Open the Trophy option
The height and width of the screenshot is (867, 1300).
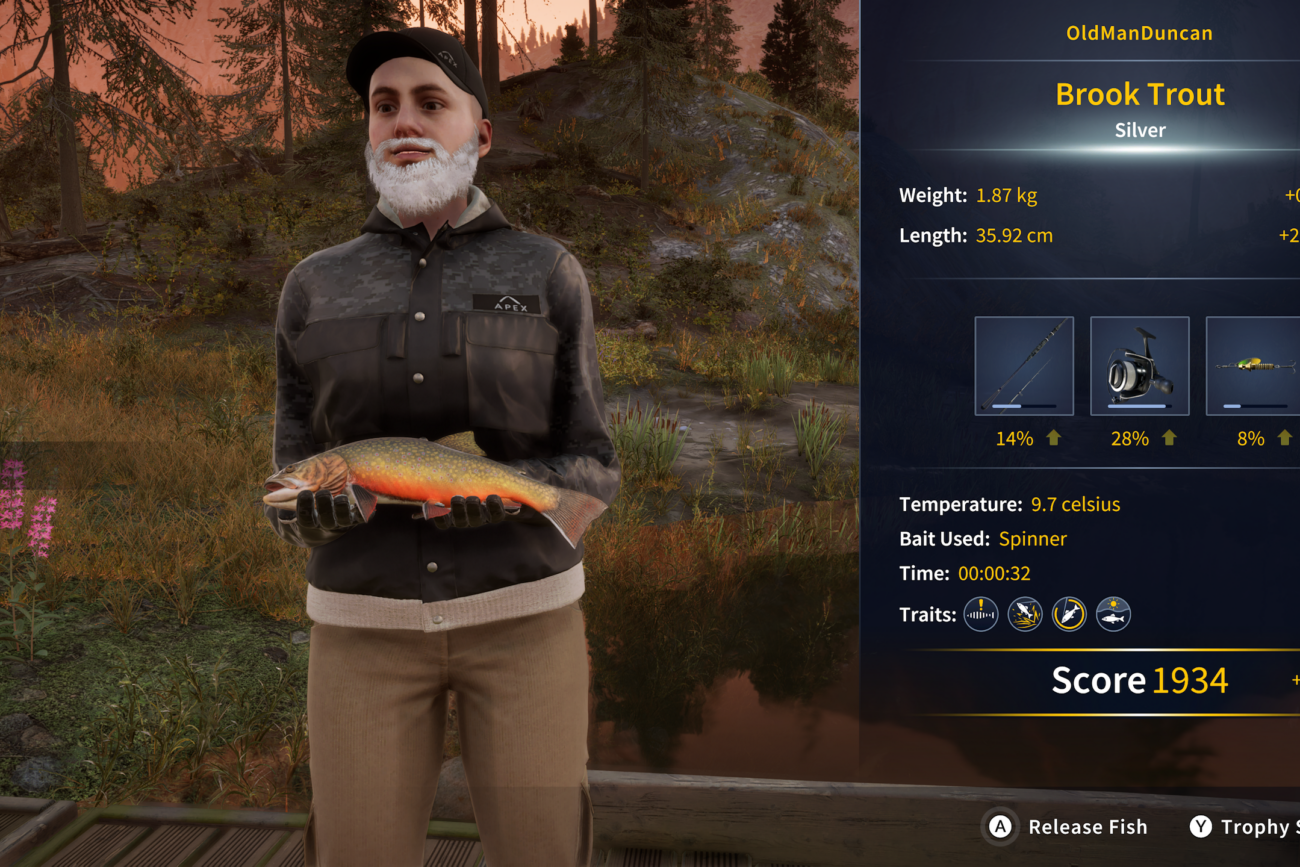pos(1244,827)
